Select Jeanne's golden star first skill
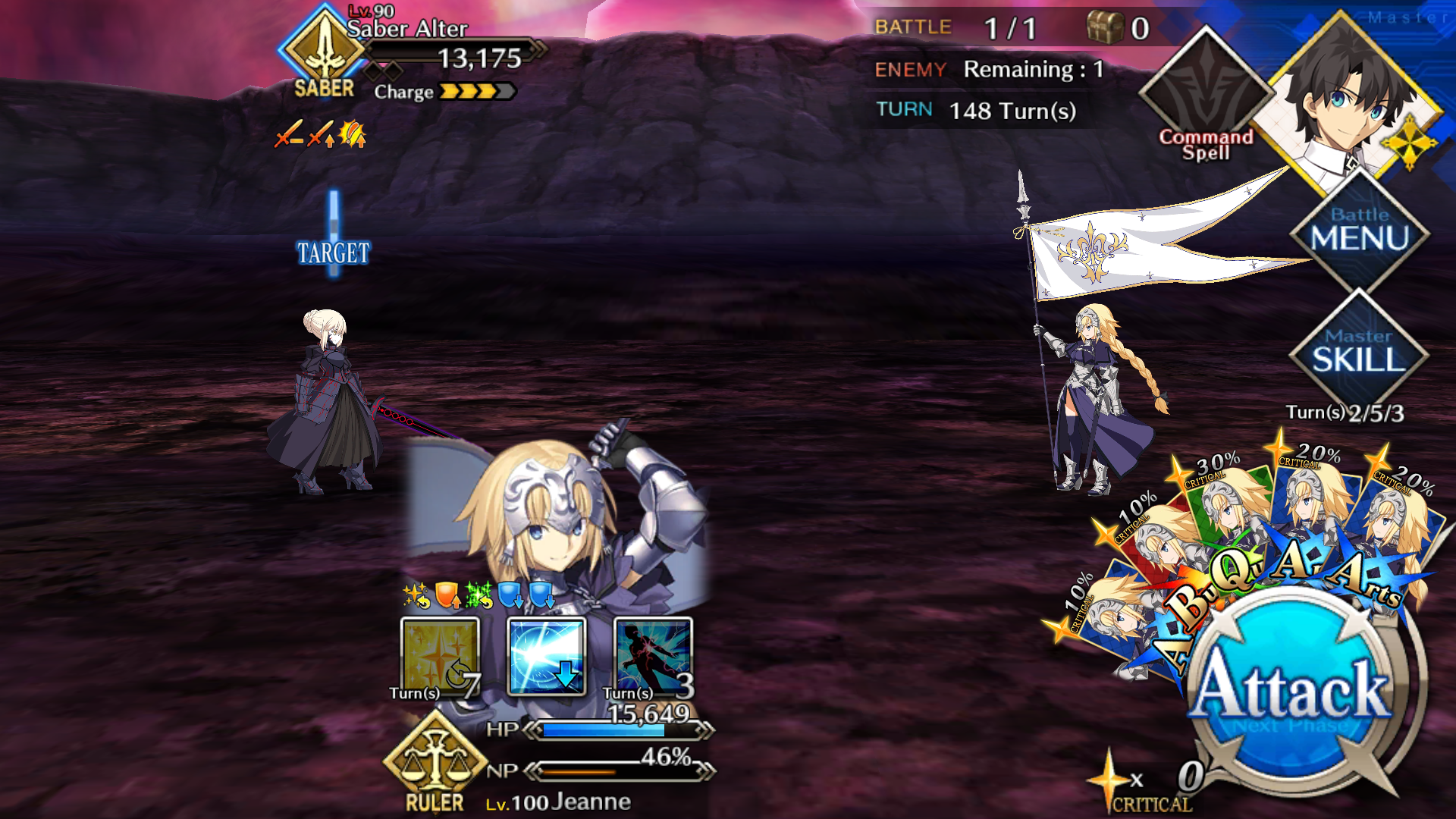 coord(440,657)
